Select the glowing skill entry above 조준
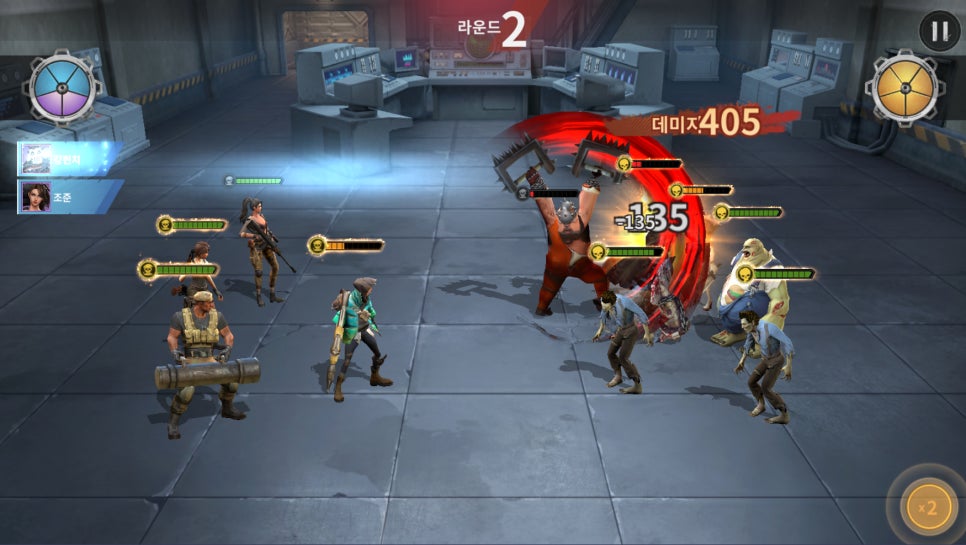966x545 pixels. pyautogui.click(x=68, y=159)
